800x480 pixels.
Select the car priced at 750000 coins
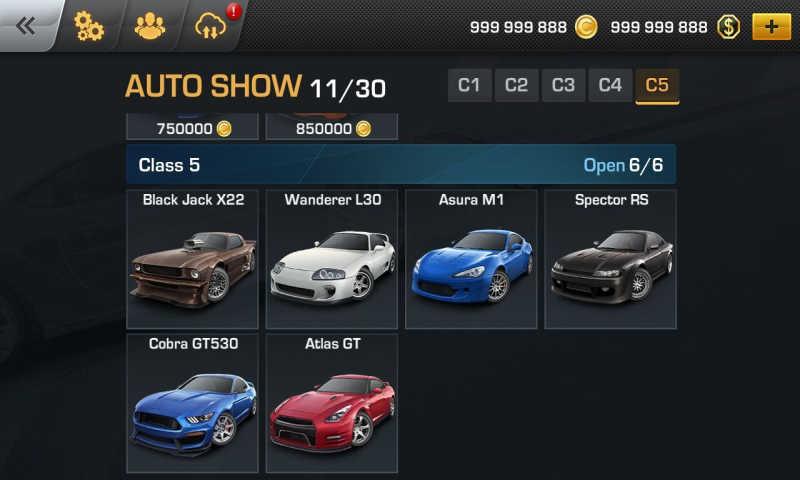click(193, 127)
